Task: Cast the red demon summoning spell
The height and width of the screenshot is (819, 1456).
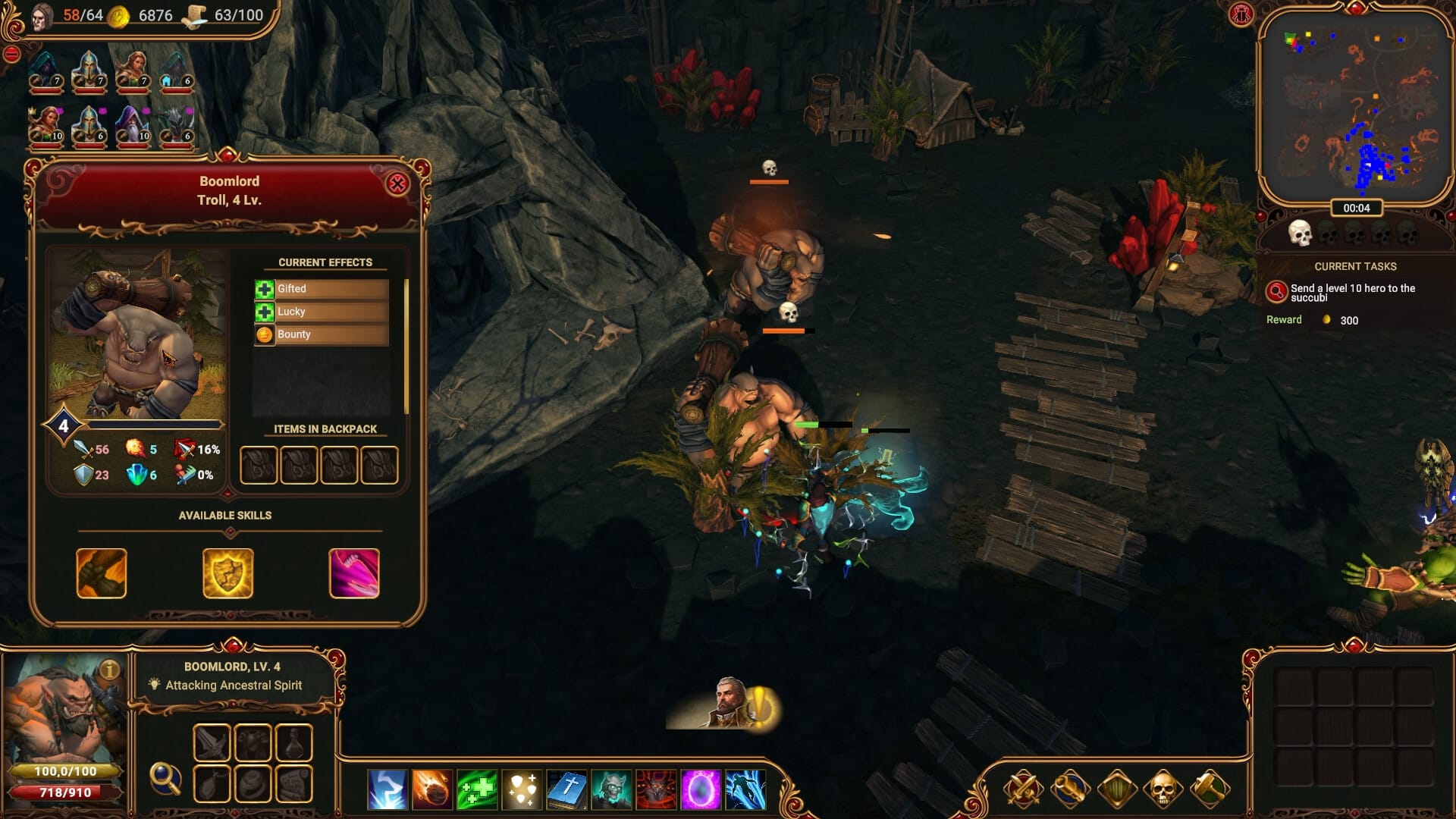Action: (656, 789)
